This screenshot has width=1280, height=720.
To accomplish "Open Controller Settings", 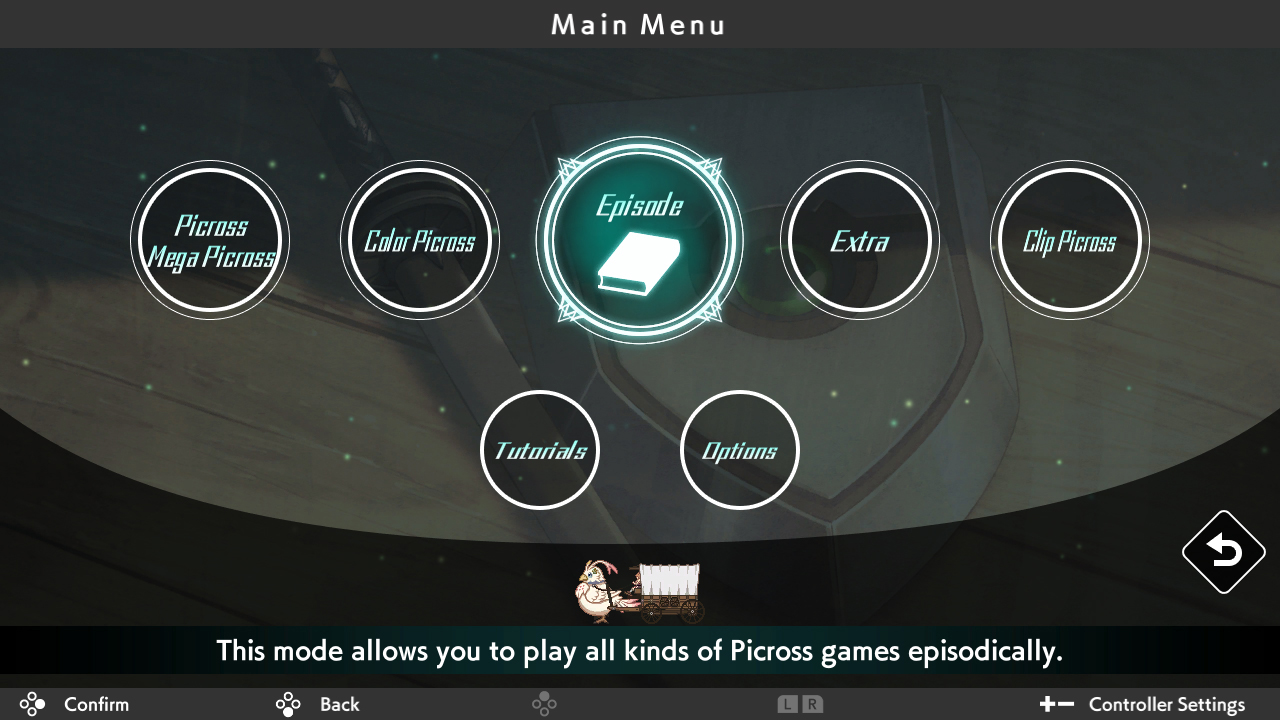I will pyautogui.click(x=1166, y=704).
